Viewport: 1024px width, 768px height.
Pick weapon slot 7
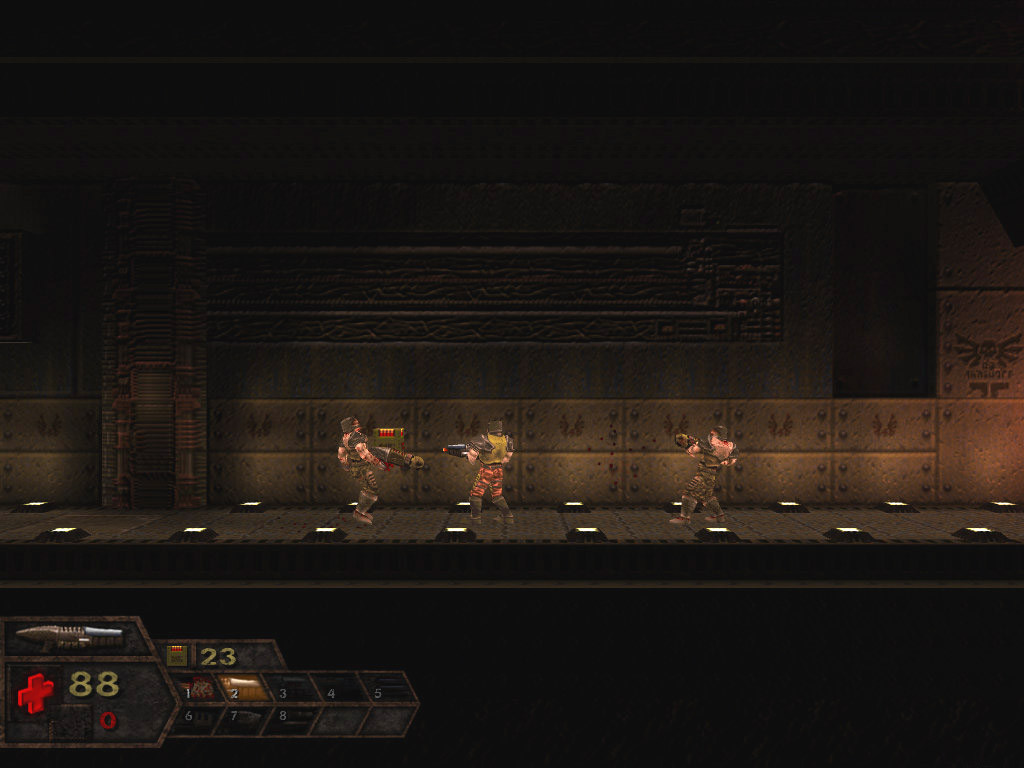click(245, 717)
